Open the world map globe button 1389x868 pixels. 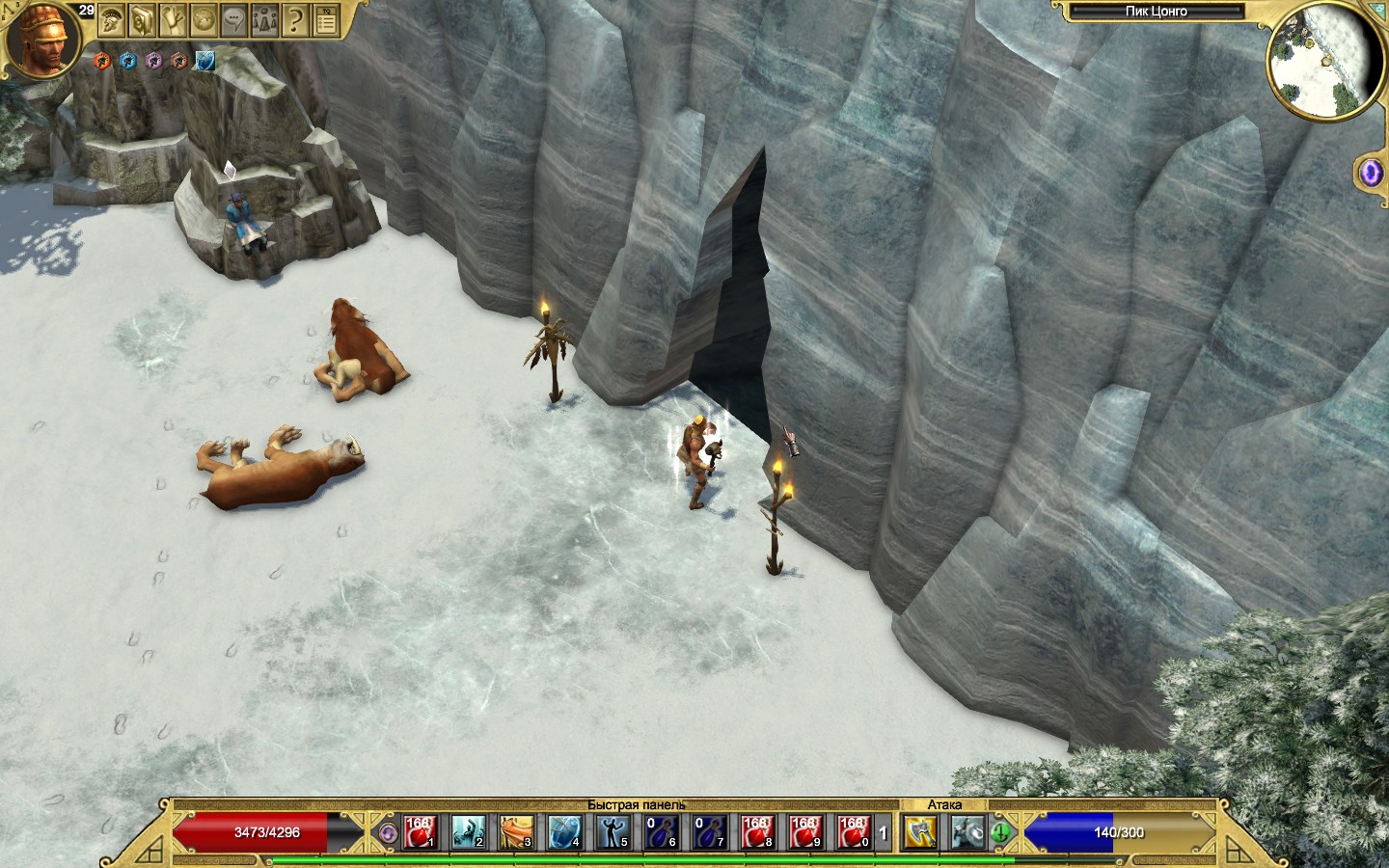[x=204, y=19]
